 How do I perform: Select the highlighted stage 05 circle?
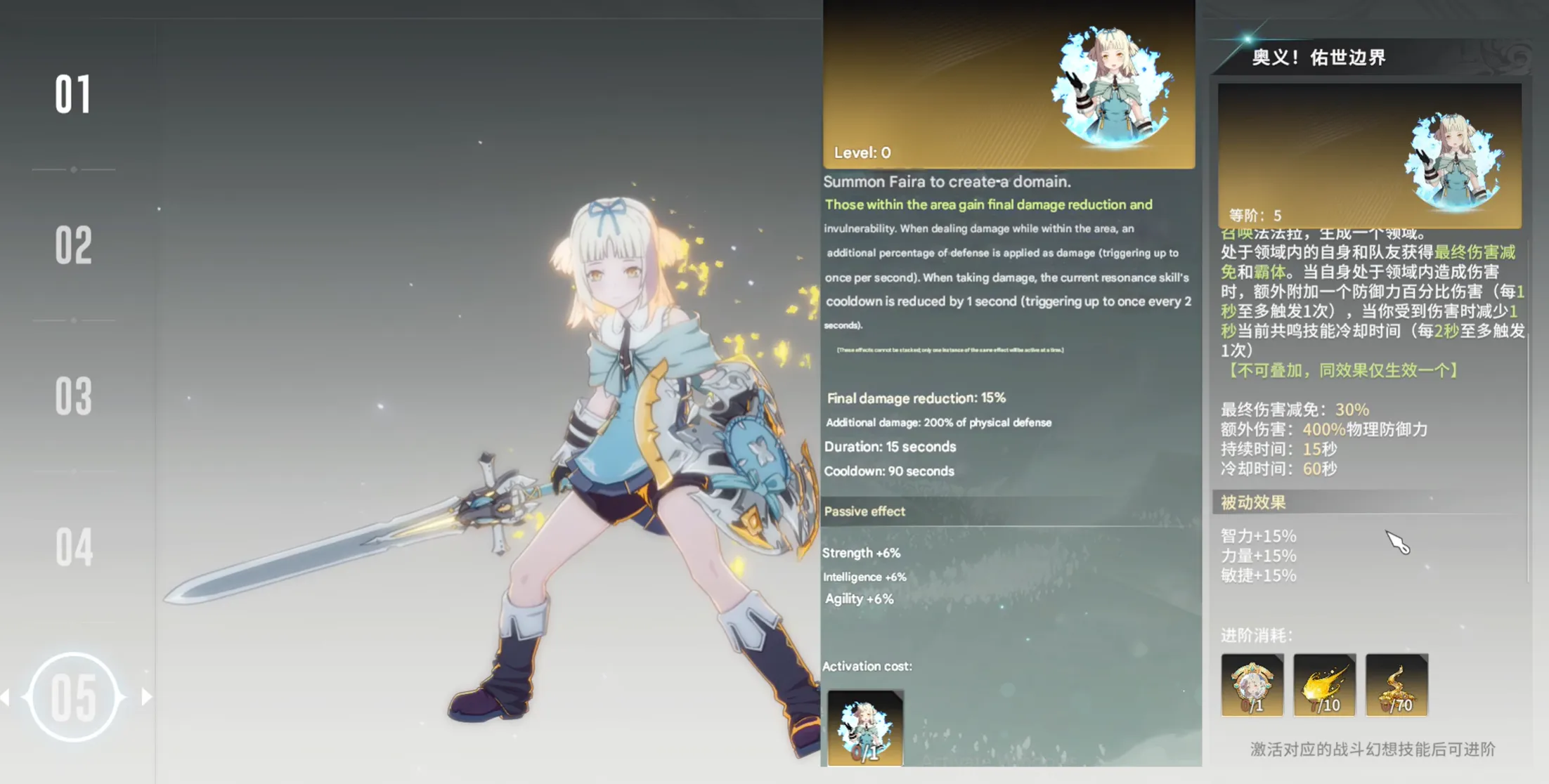(x=73, y=697)
